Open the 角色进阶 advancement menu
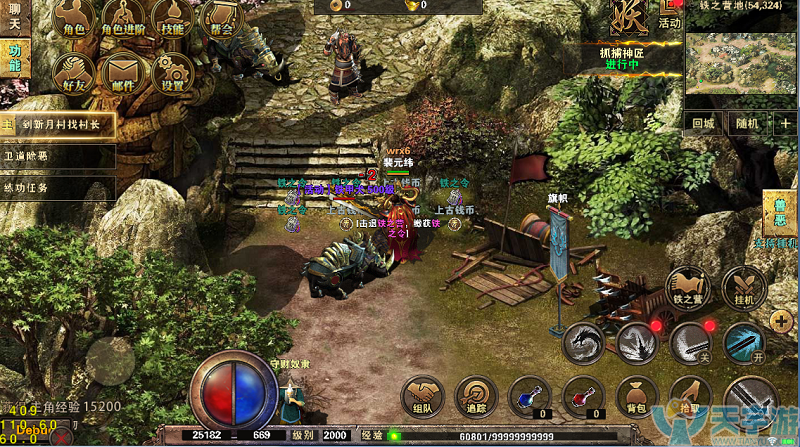The image size is (800, 447). click(x=123, y=18)
